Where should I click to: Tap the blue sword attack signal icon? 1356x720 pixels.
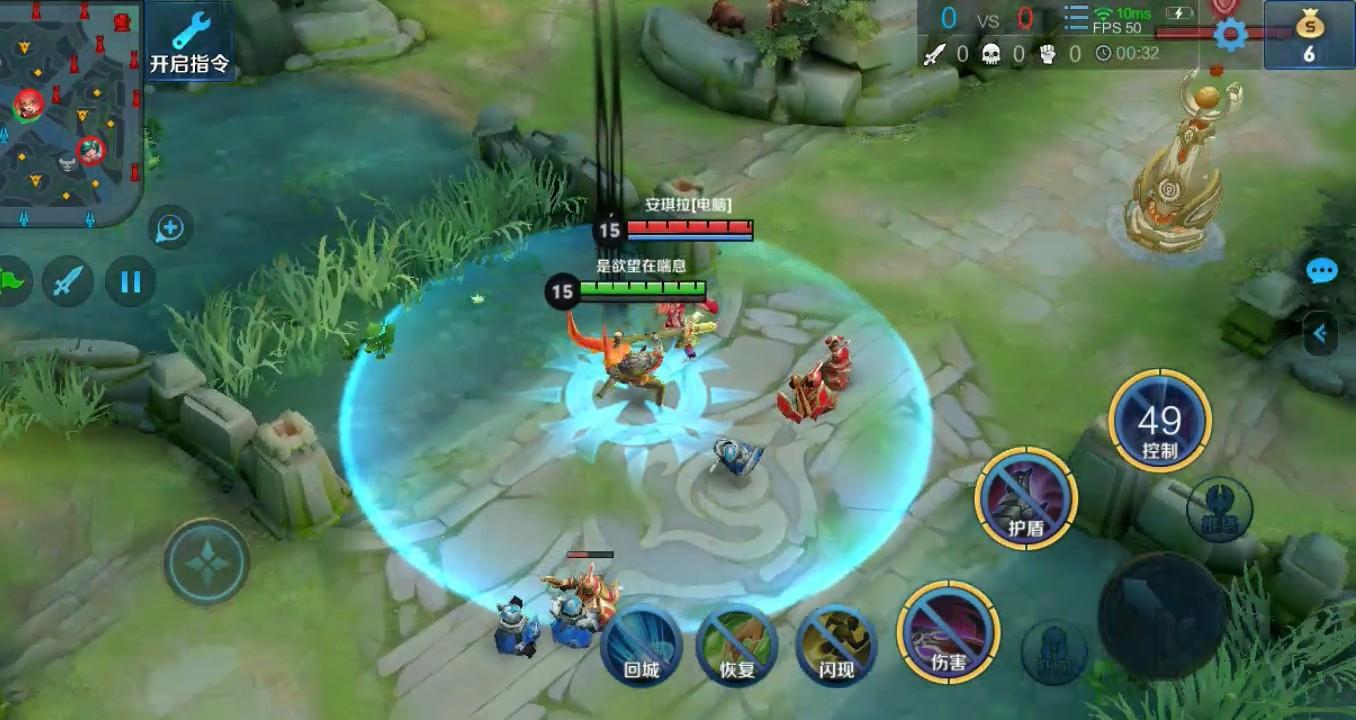(68, 282)
